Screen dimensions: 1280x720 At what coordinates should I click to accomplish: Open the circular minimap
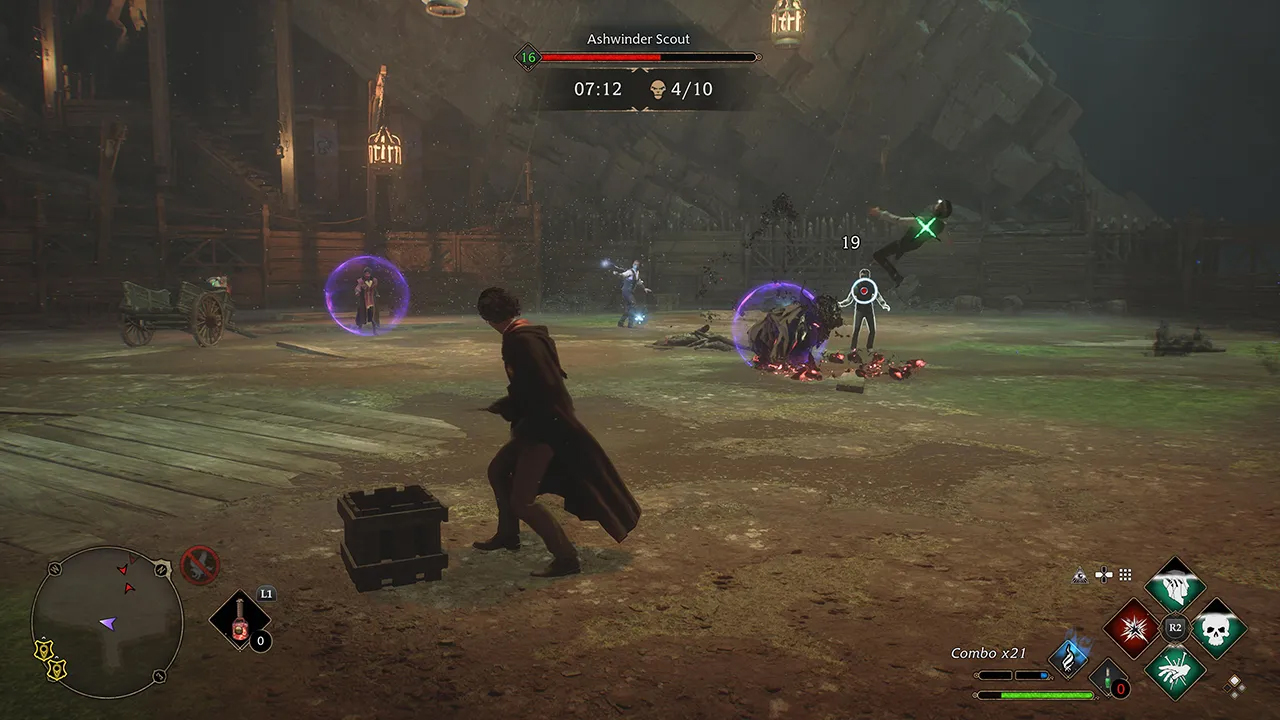(x=107, y=621)
